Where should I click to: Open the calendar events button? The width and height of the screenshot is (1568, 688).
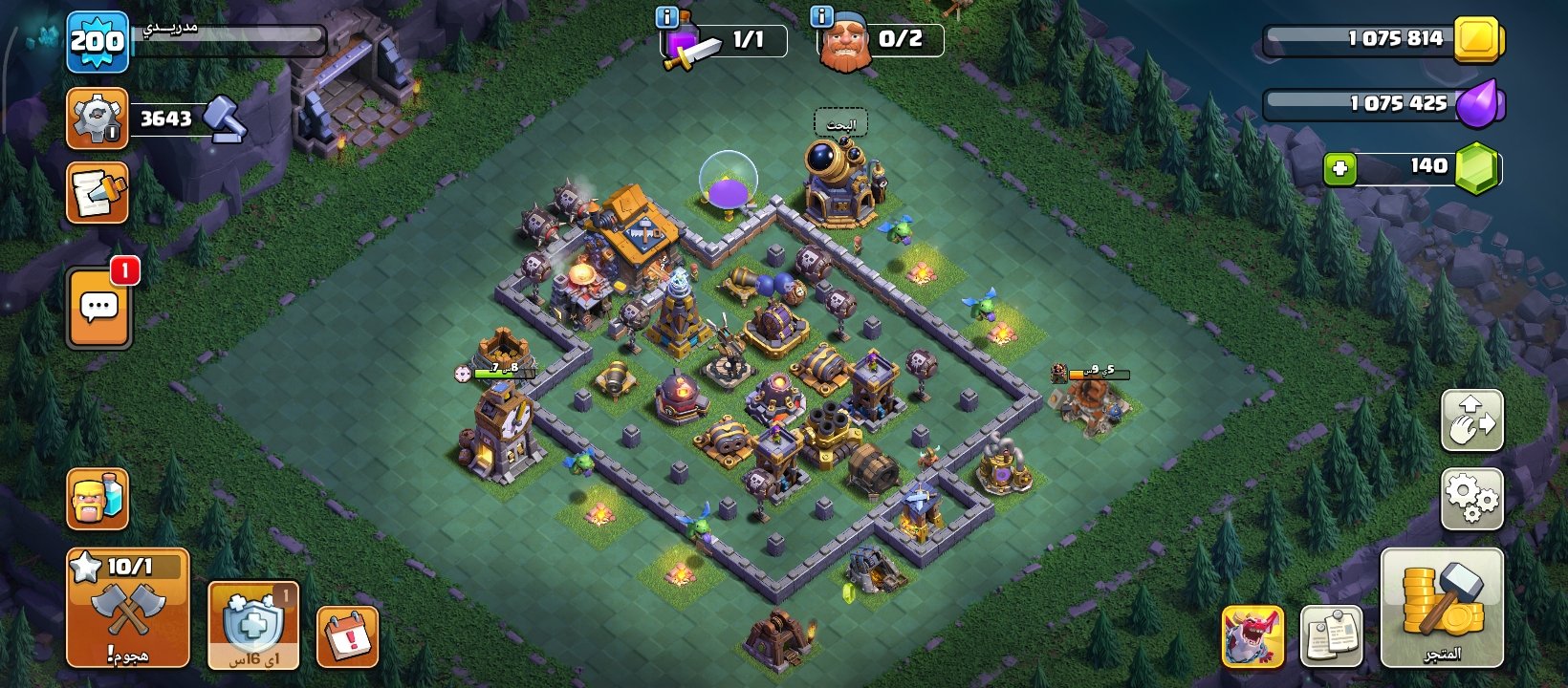[347, 635]
